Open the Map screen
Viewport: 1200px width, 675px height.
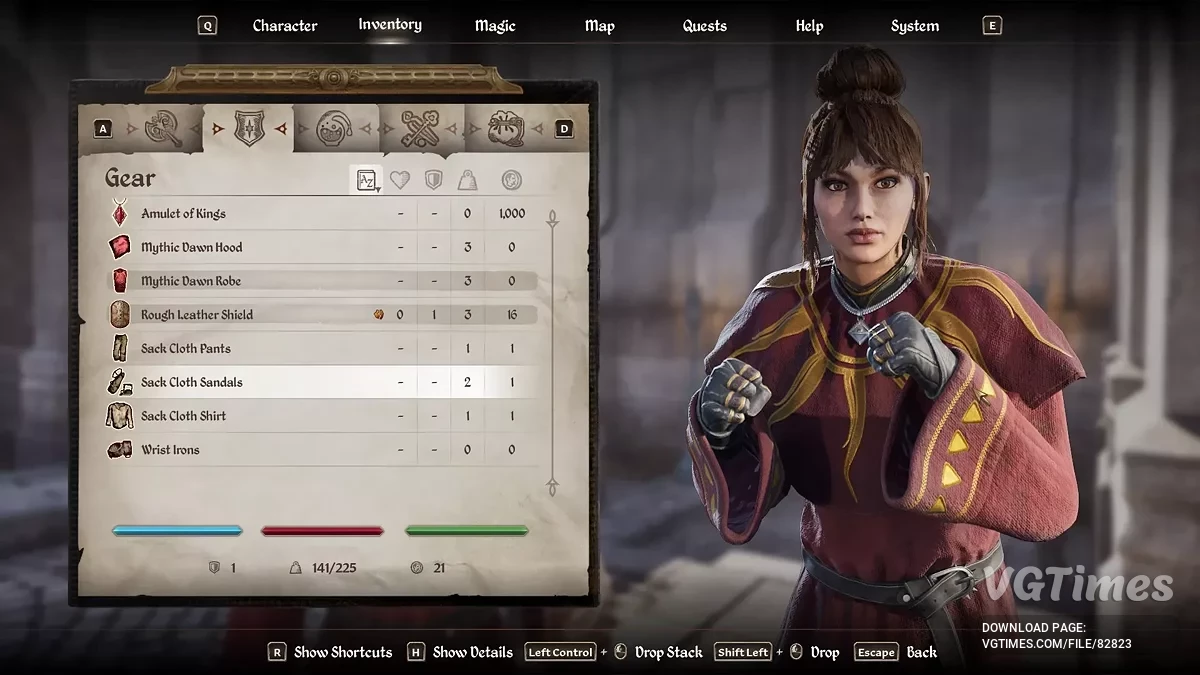pos(599,26)
